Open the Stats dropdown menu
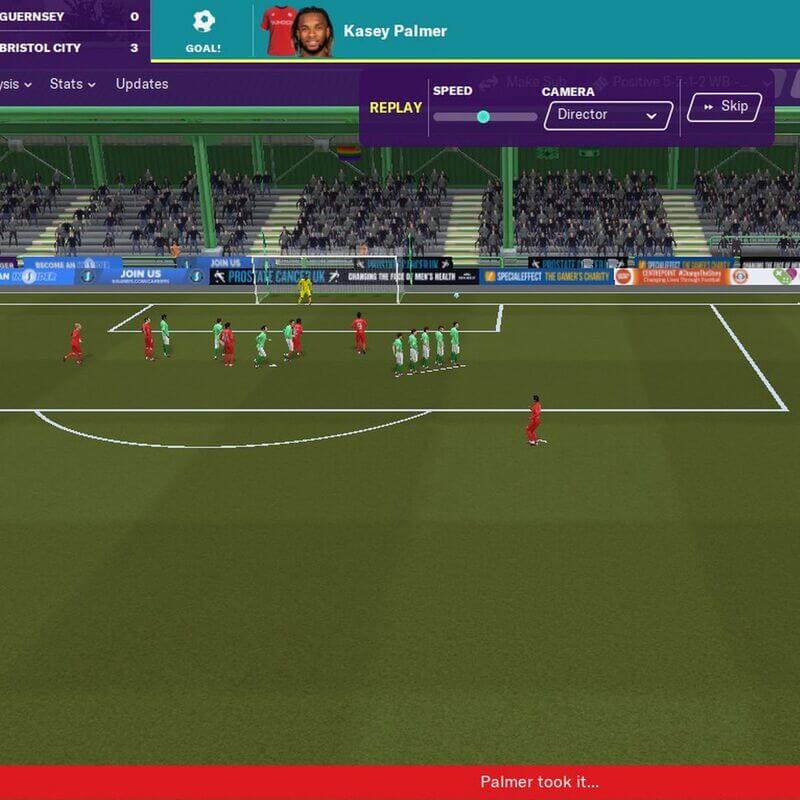Image resolution: width=800 pixels, height=800 pixels. pyautogui.click(x=72, y=84)
